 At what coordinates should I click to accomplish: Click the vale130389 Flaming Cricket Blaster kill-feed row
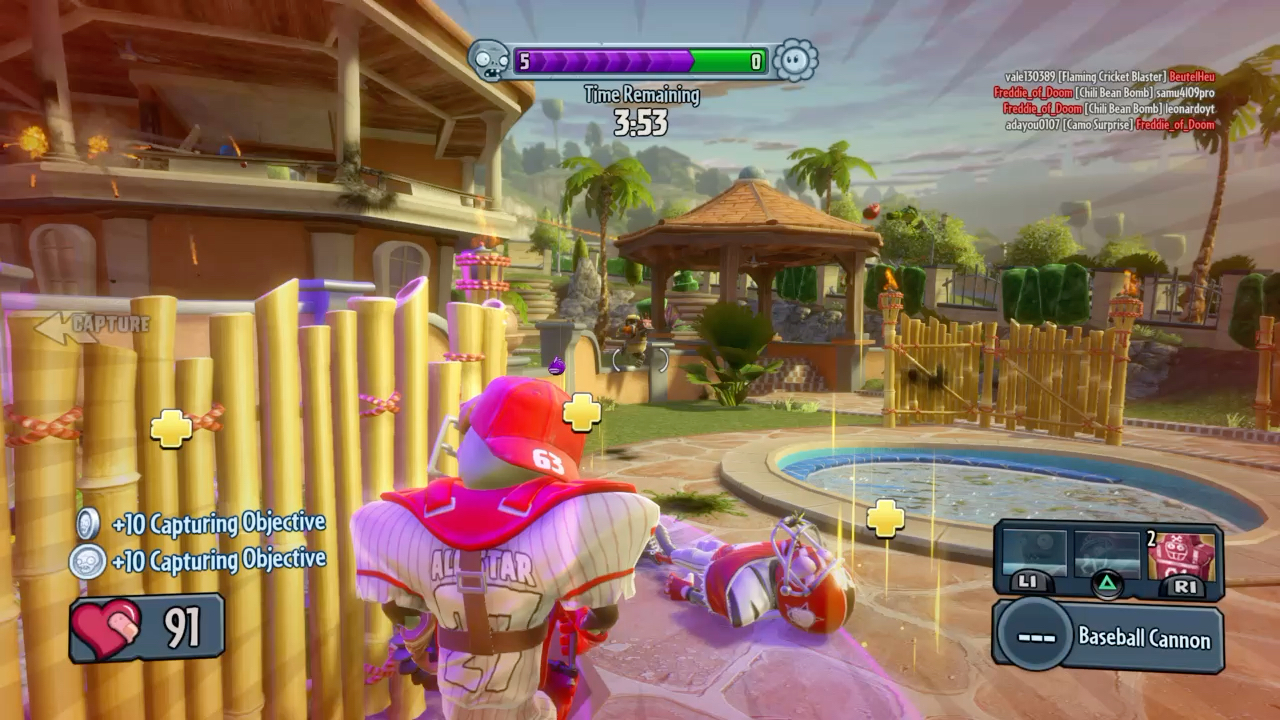pos(1109,77)
